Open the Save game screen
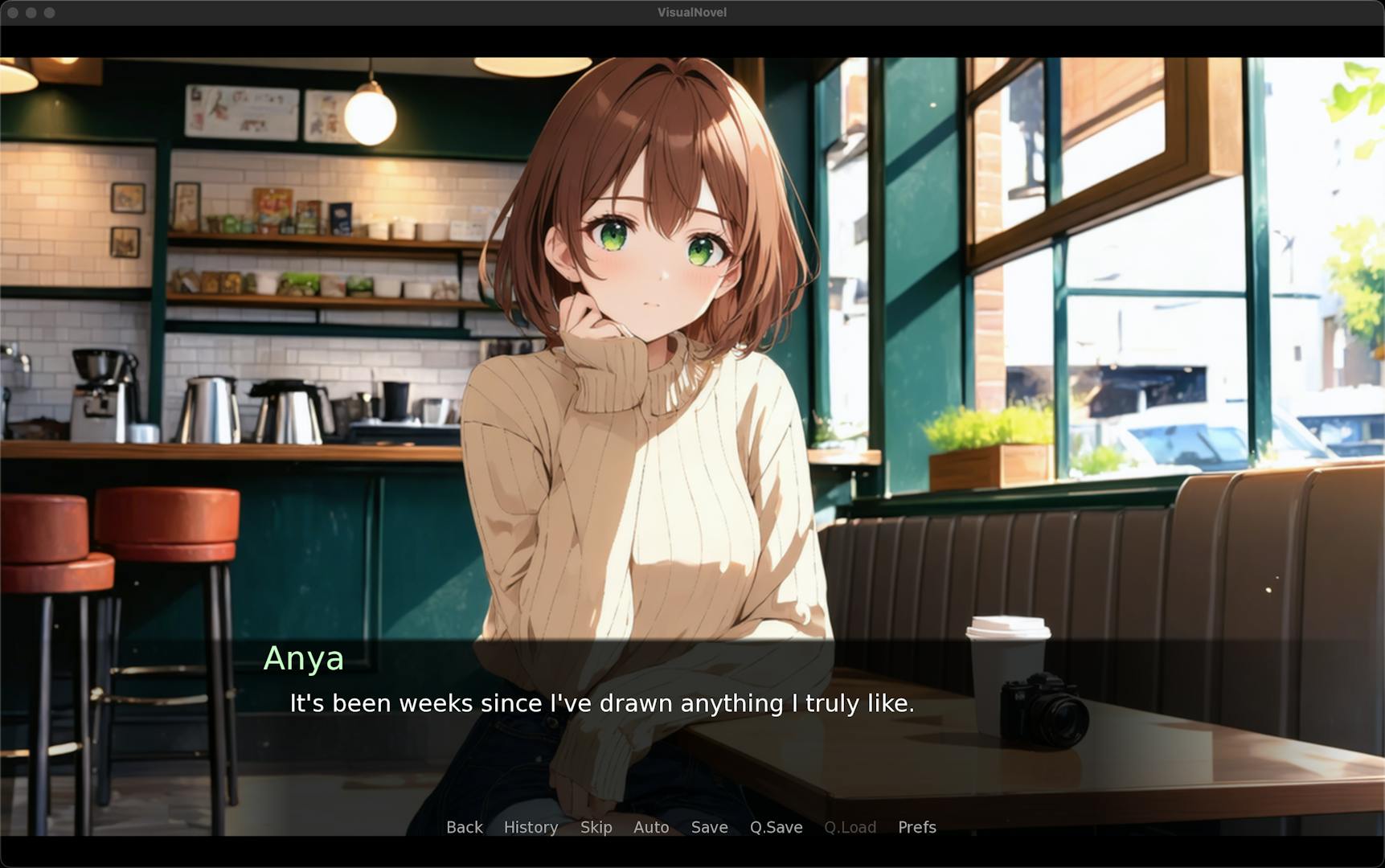The width and height of the screenshot is (1385, 868). click(x=709, y=827)
